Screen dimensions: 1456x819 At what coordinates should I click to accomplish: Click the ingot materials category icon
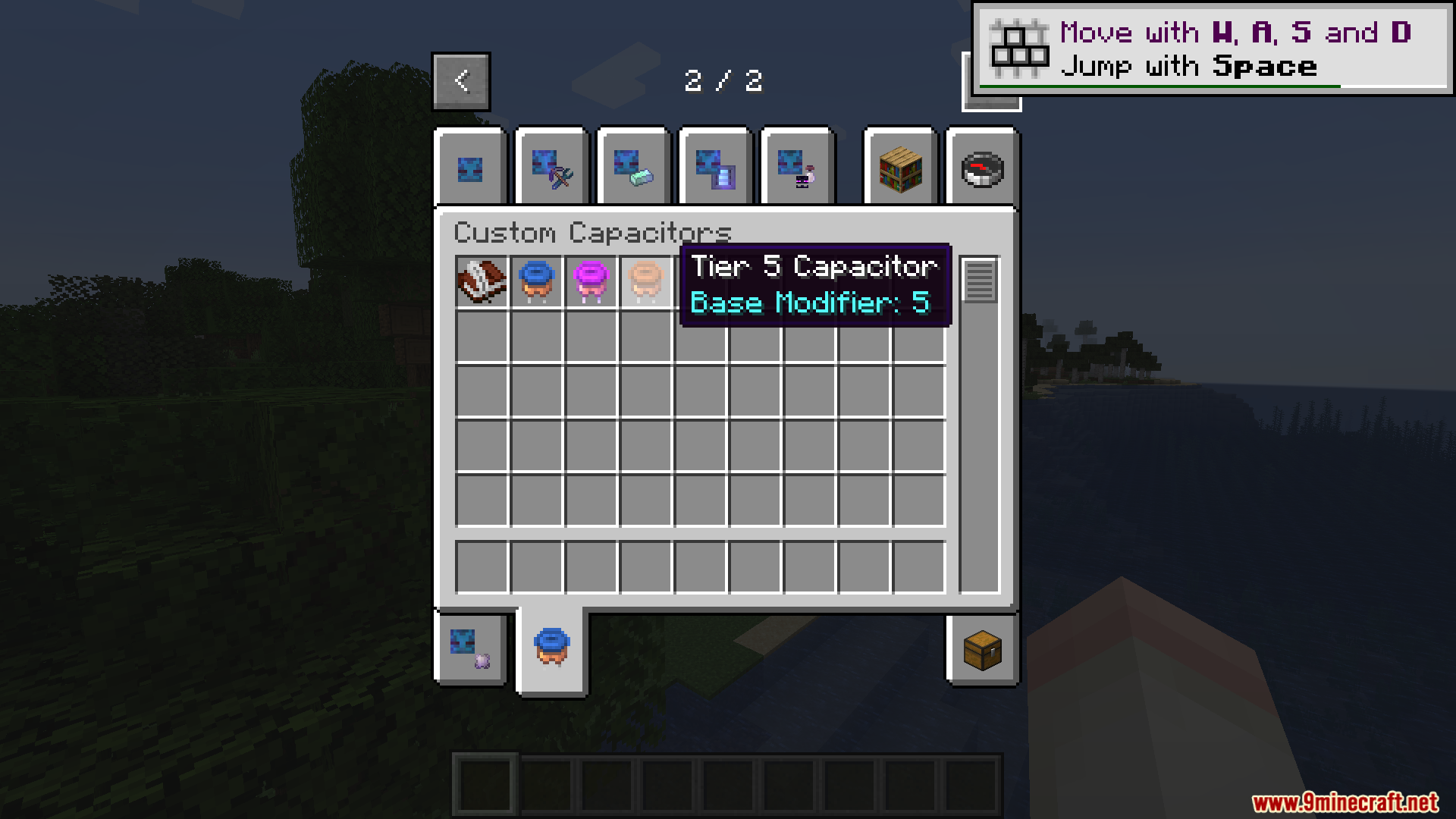[632, 168]
